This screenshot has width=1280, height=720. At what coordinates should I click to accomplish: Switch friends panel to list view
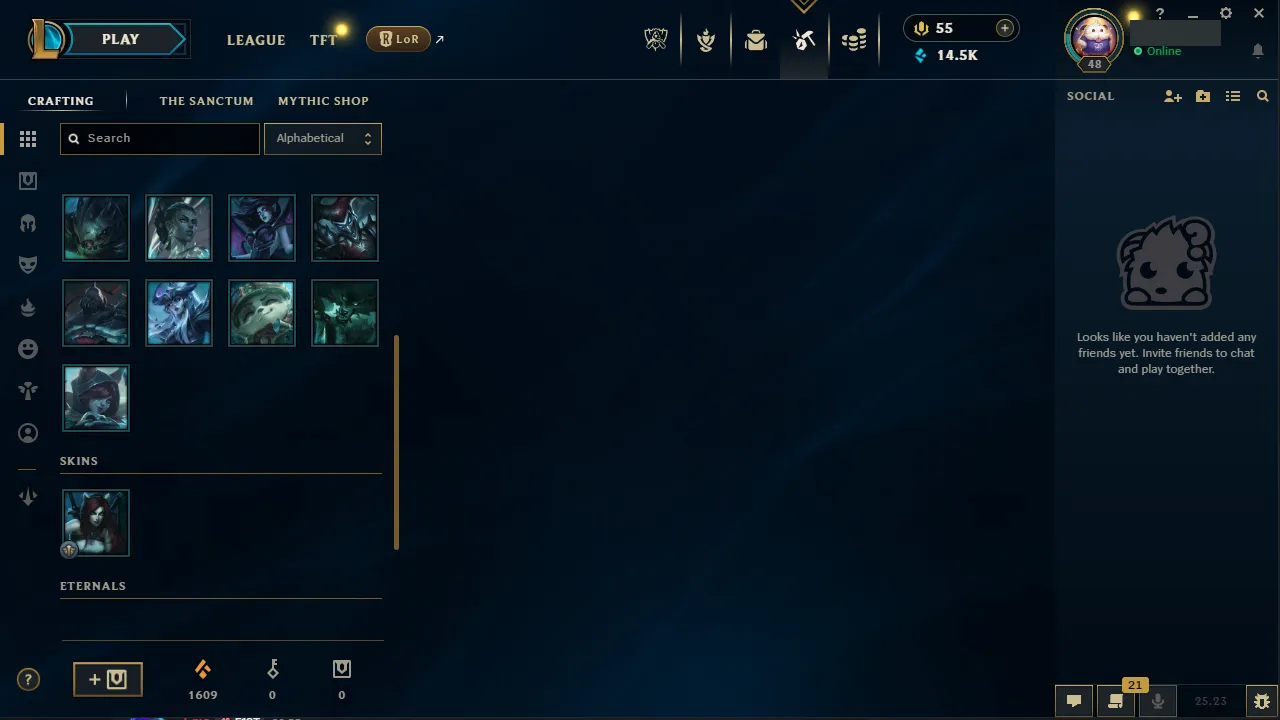pyautogui.click(x=1233, y=96)
